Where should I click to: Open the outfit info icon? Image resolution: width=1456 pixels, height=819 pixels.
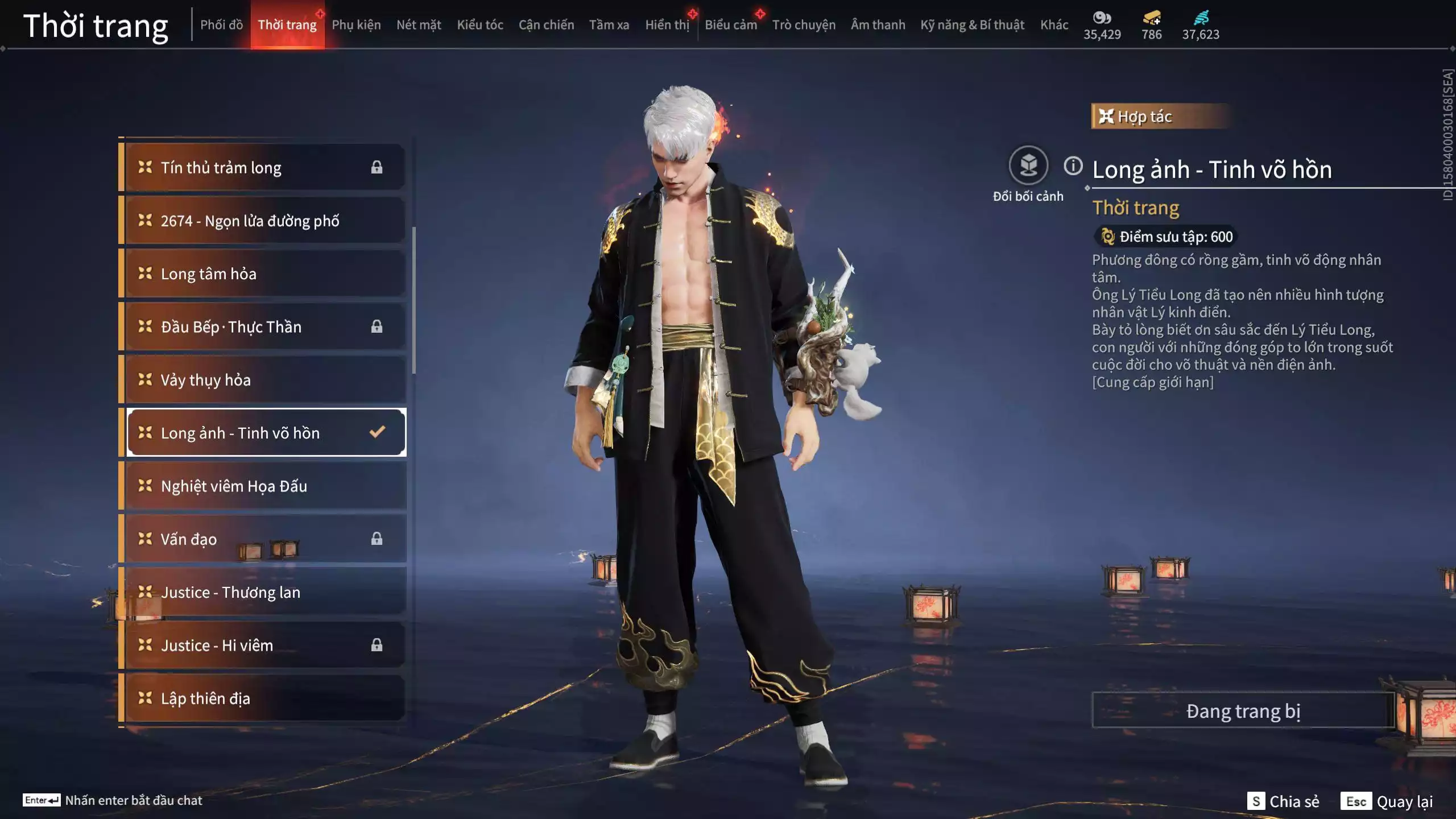(1073, 166)
